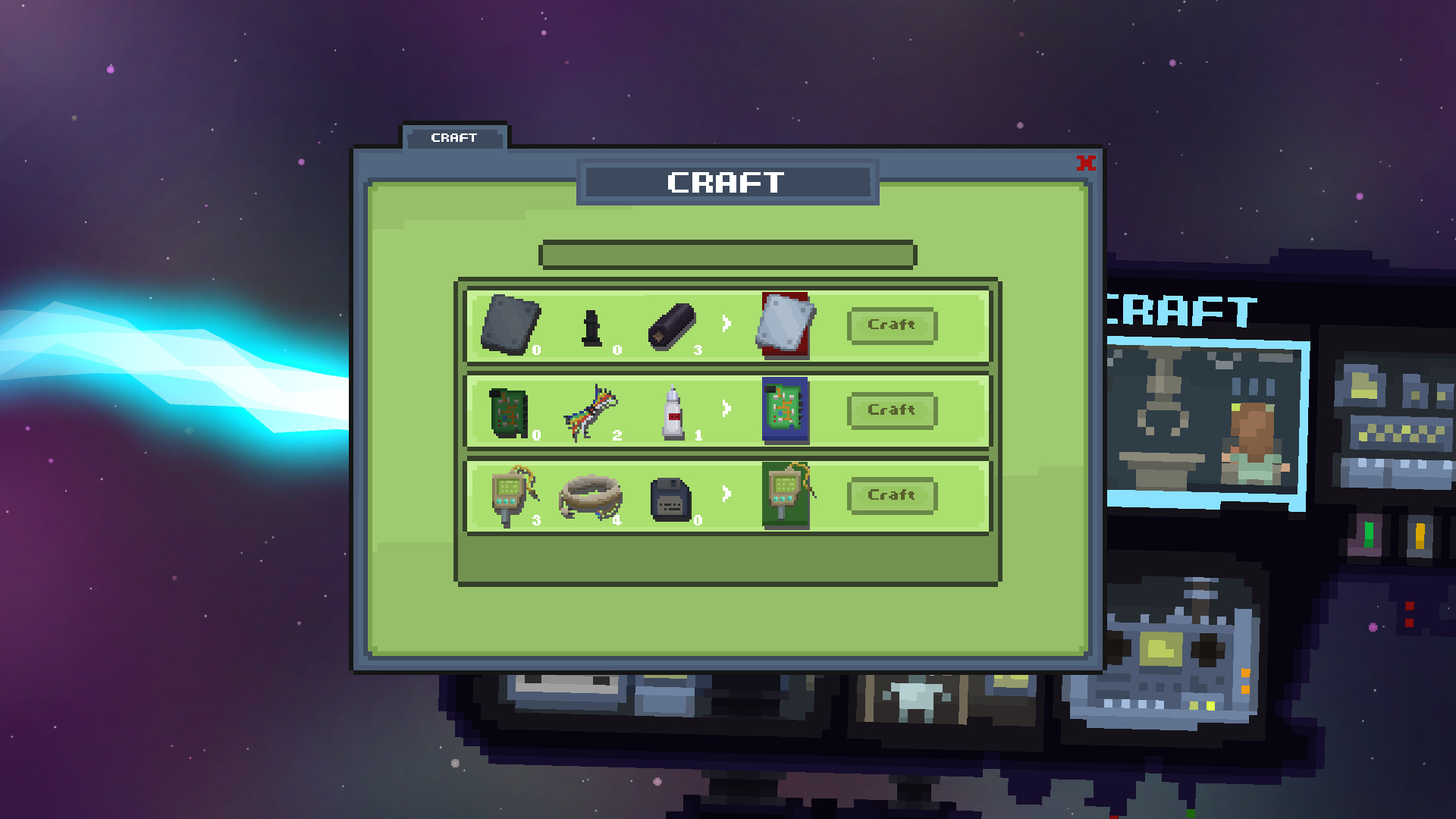1456x819 pixels.
Task: Click the colorful wire bundle ingredient
Action: [590, 411]
